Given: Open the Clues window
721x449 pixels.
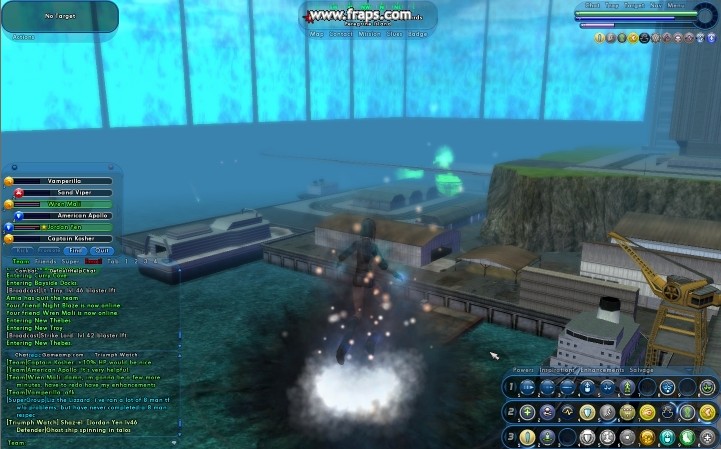Looking at the screenshot, I should coord(395,33).
